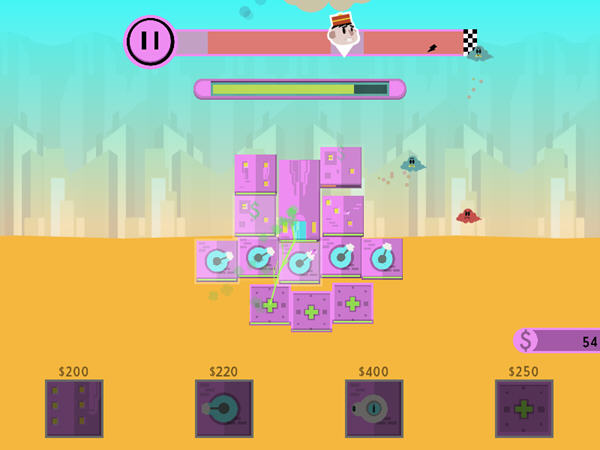Purchase the $250 green cross repair block
Image resolution: width=600 pixels, height=450 pixels.
click(524, 408)
